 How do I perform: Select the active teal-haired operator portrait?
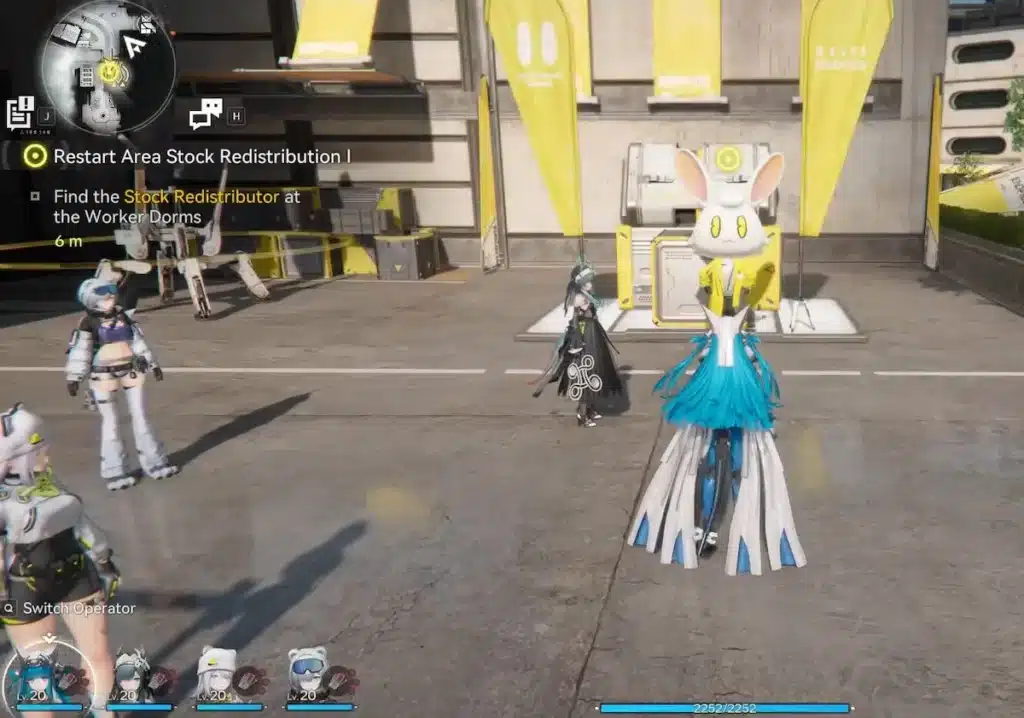pos(48,677)
